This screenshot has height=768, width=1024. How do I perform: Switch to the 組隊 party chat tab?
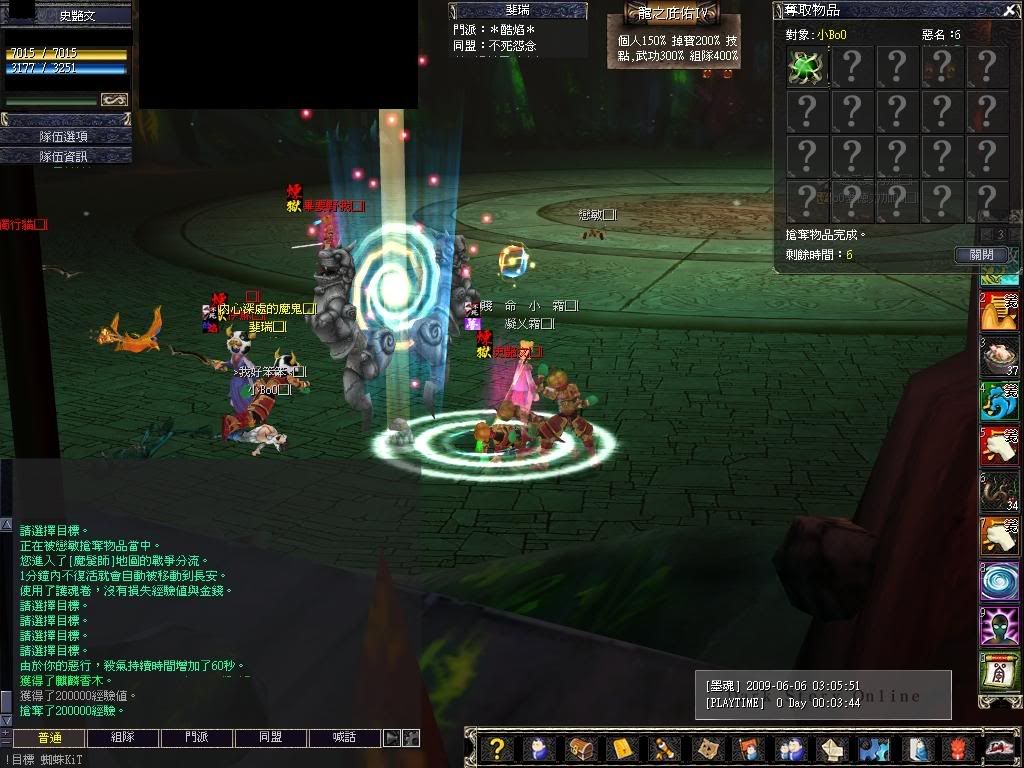tap(123, 738)
